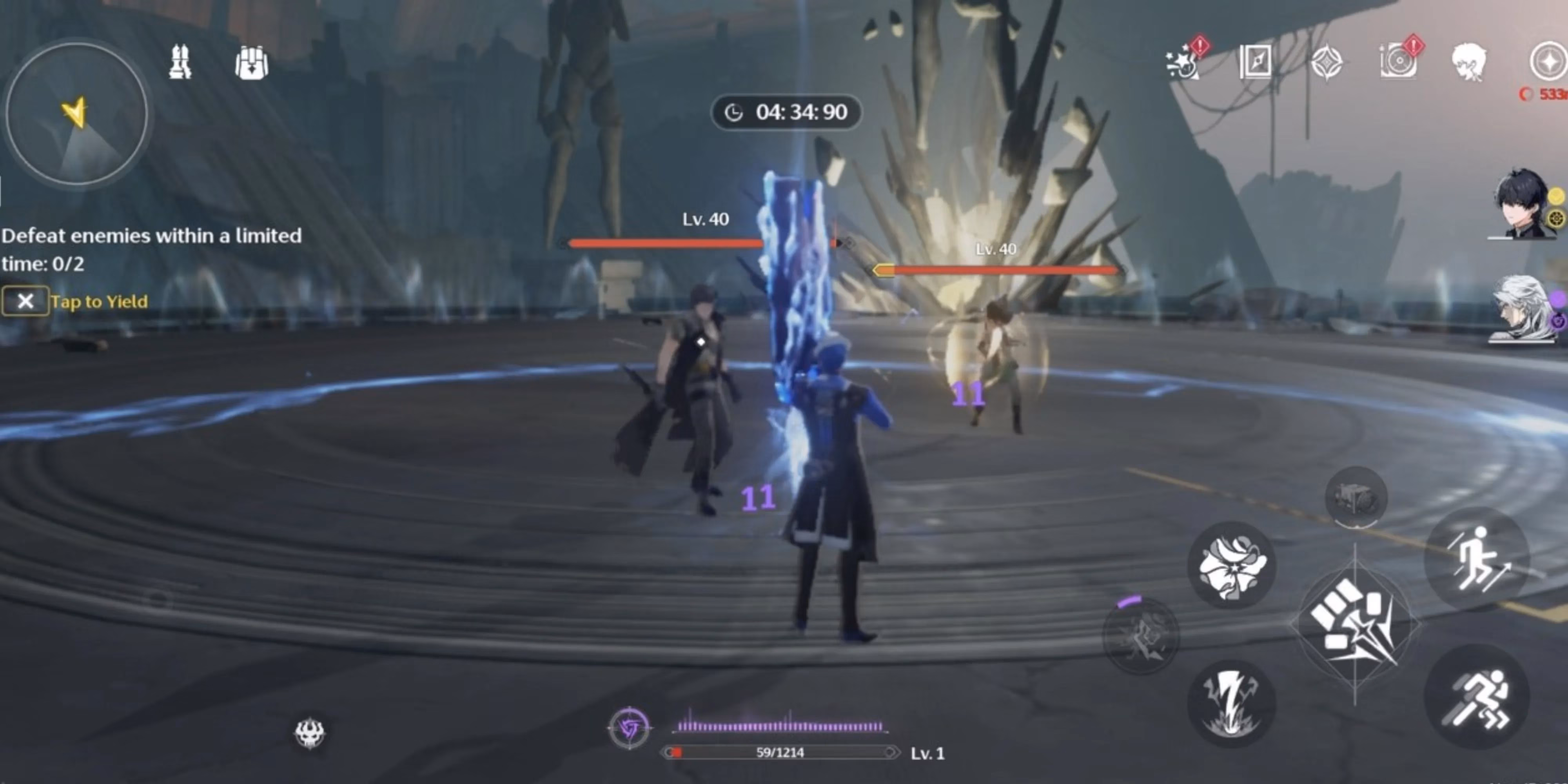Tap the jump button with leaping figure
Viewport: 1568px width, 784px height.
[1477, 559]
